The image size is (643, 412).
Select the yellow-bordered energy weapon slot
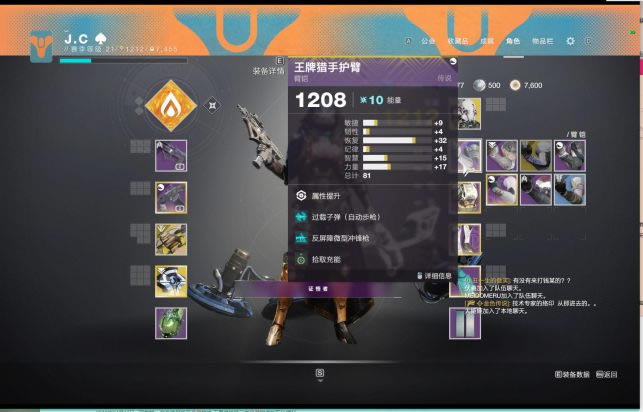point(170,198)
